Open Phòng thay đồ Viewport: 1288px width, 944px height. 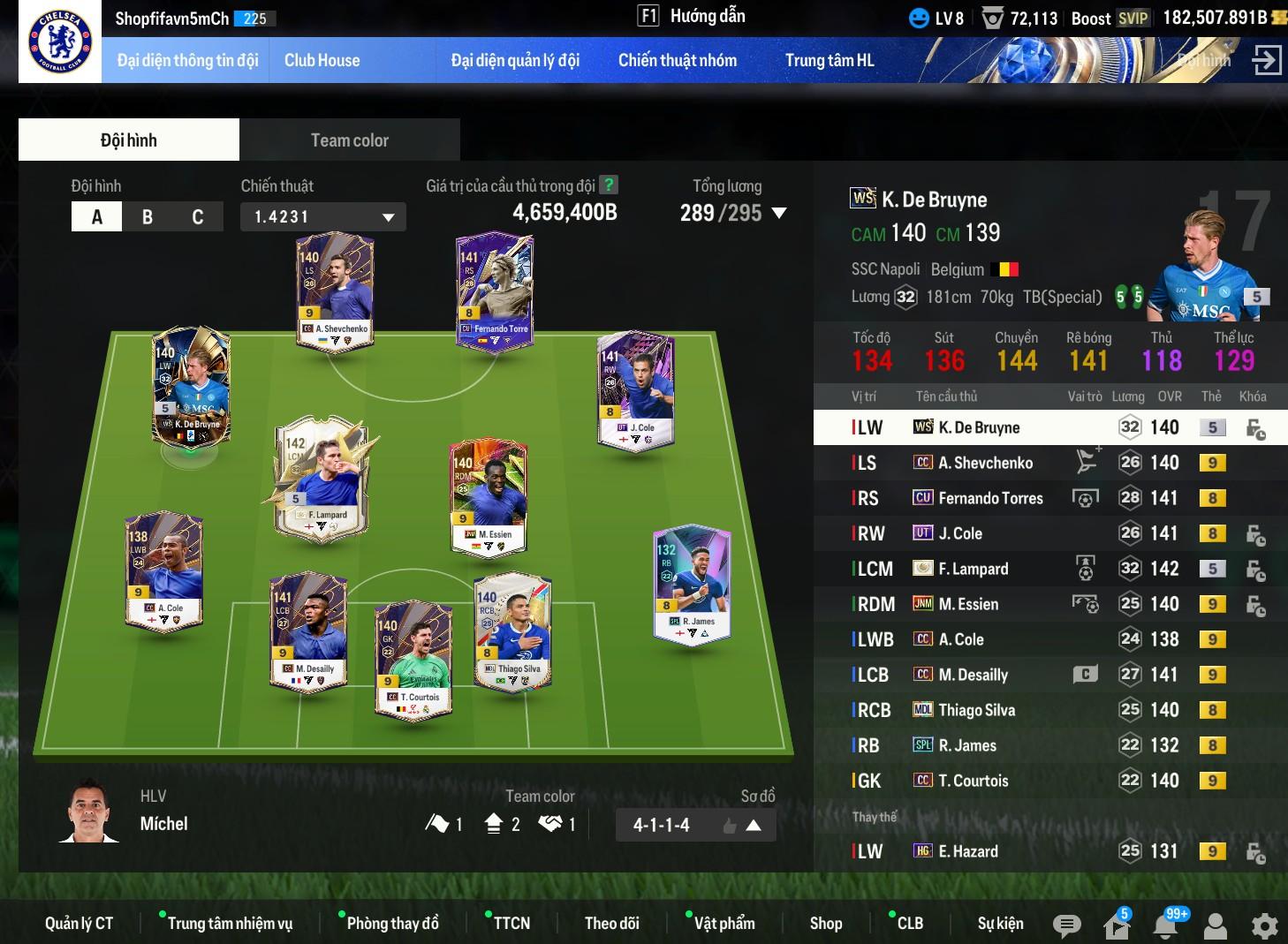pyautogui.click(x=392, y=924)
